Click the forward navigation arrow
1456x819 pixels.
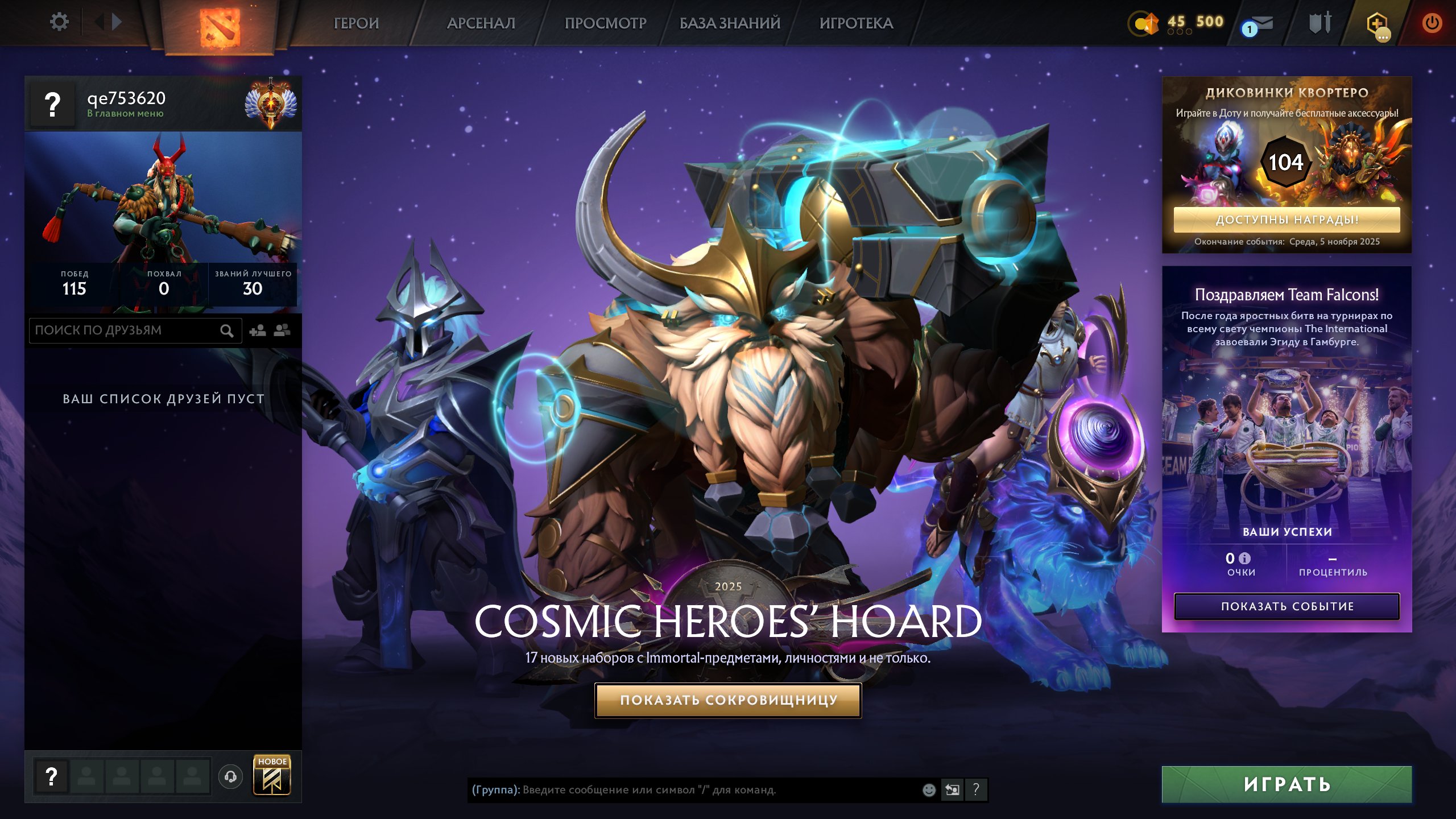(117, 22)
